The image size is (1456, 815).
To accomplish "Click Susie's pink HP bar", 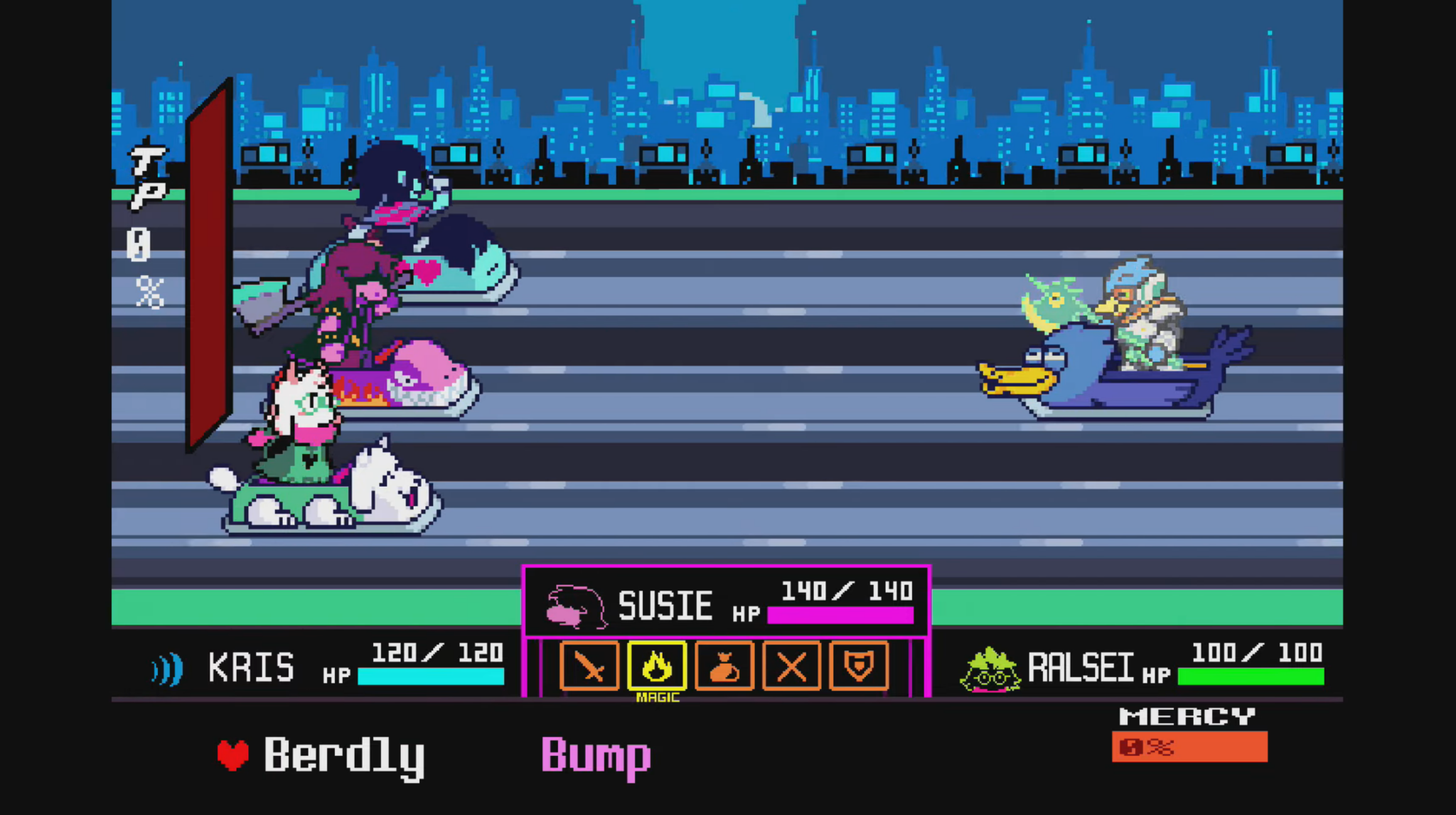I will [x=839, y=616].
